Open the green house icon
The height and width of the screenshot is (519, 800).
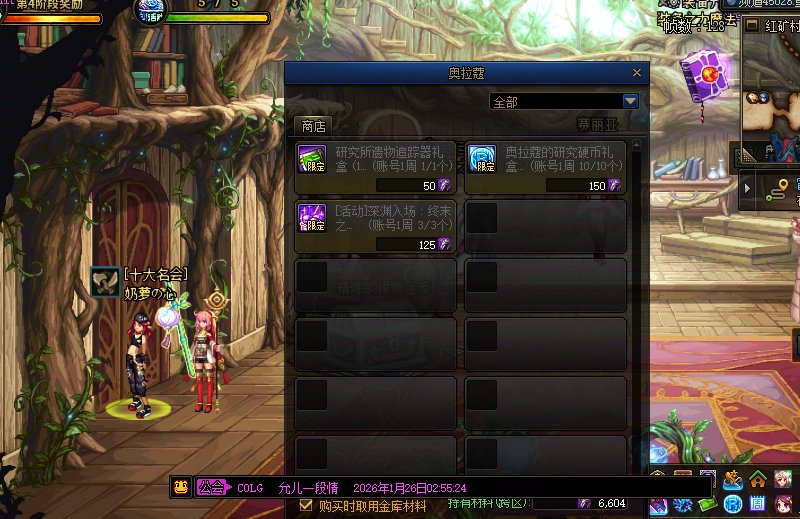(x=758, y=479)
